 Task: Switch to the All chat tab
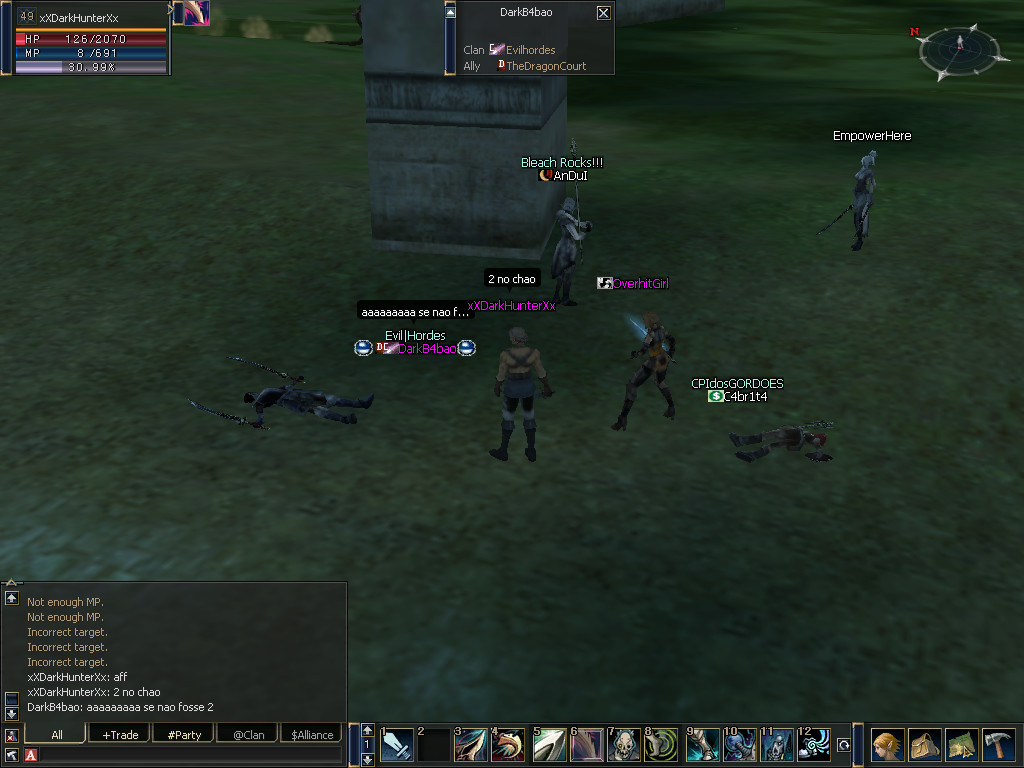(x=57, y=735)
